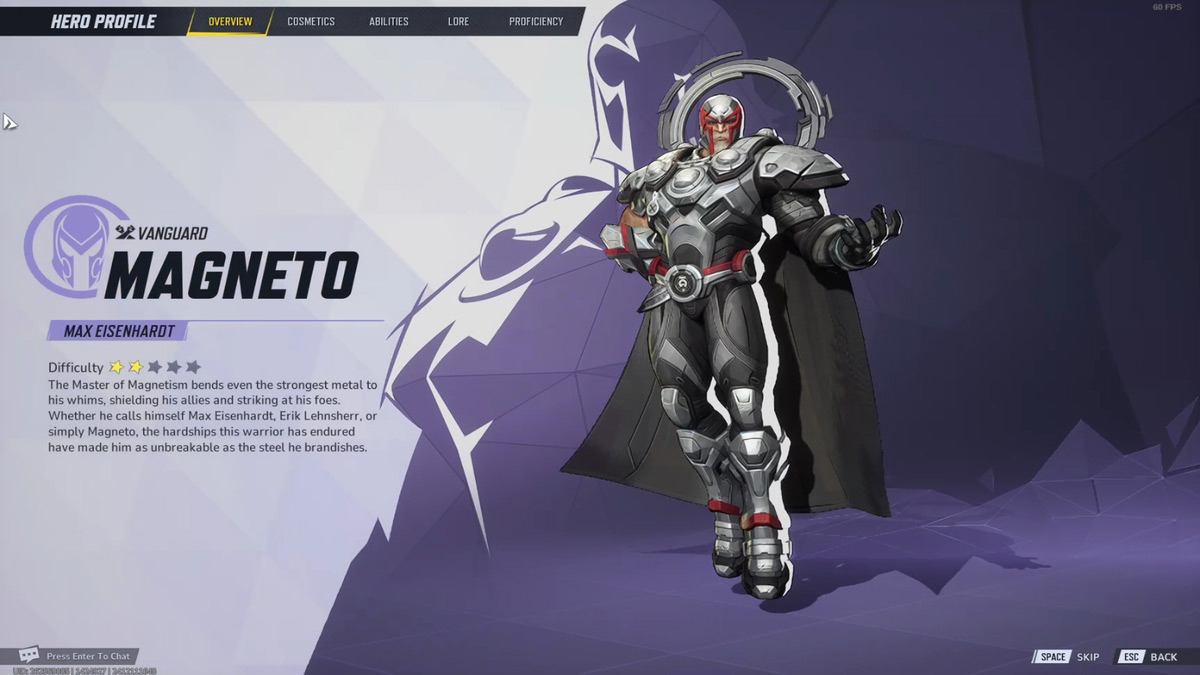Switch to the Overview tab
This screenshot has height=675, width=1200.
pyautogui.click(x=230, y=21)
